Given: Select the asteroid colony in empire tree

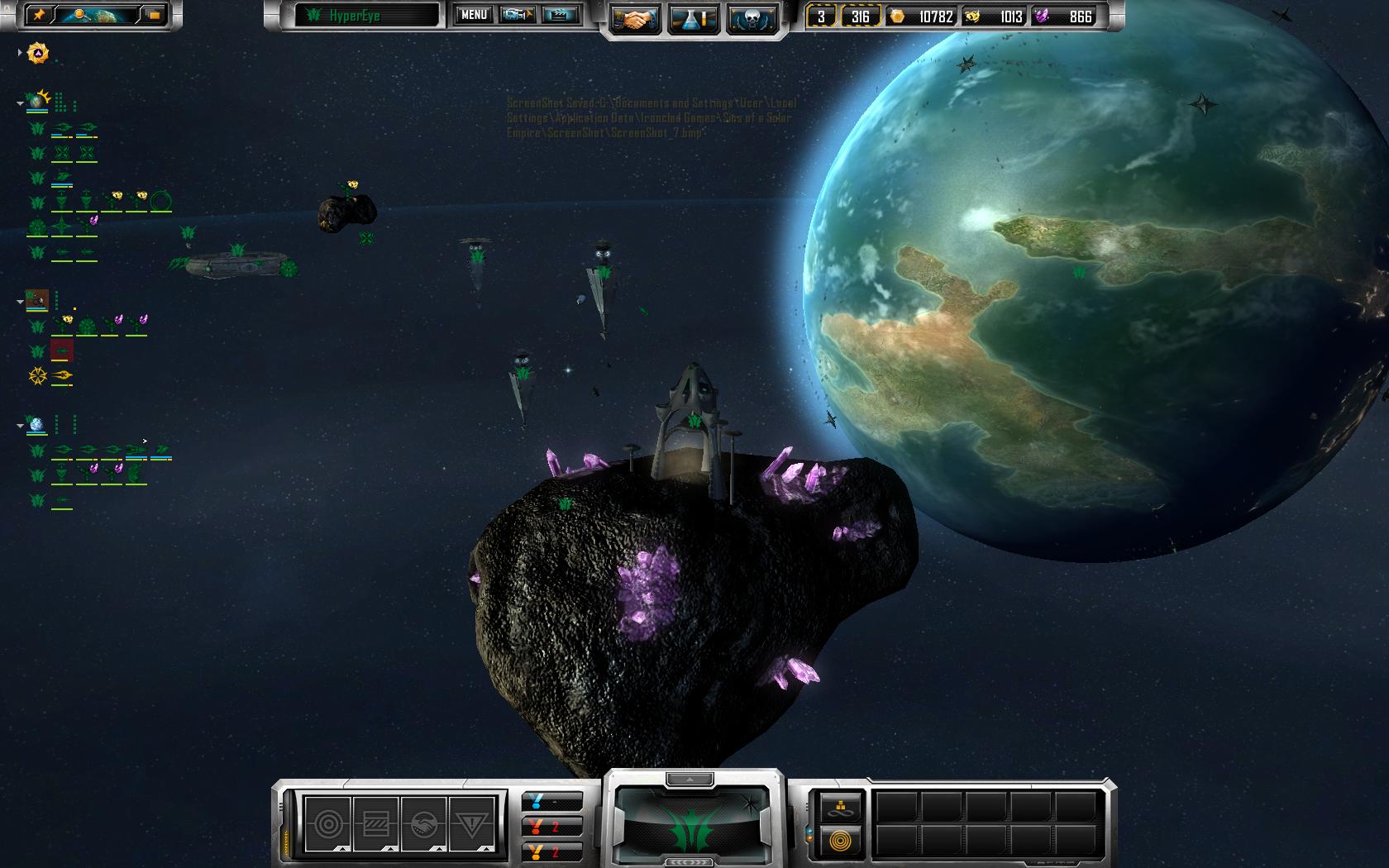Looking at the screenshot, I should [x=37, y=299].
